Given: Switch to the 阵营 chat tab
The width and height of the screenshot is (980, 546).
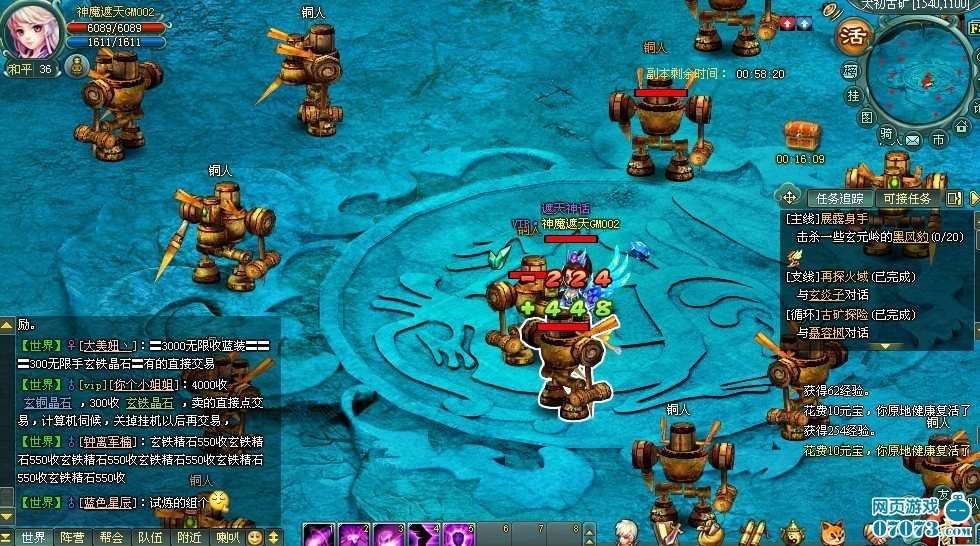Looking at the screenshot, I should tap(72, 537).
